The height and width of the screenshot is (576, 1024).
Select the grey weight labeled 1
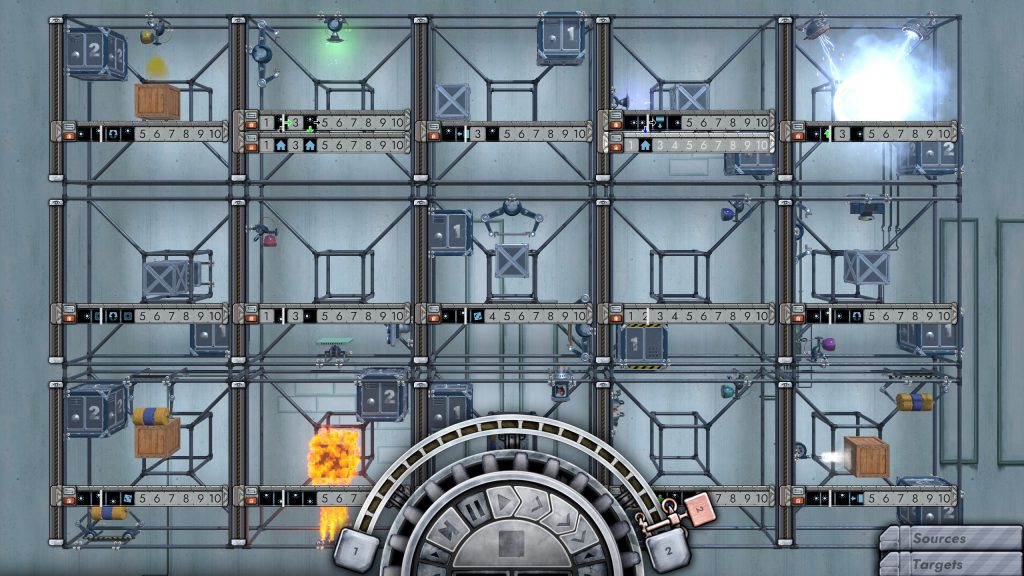tap(356, 548)
